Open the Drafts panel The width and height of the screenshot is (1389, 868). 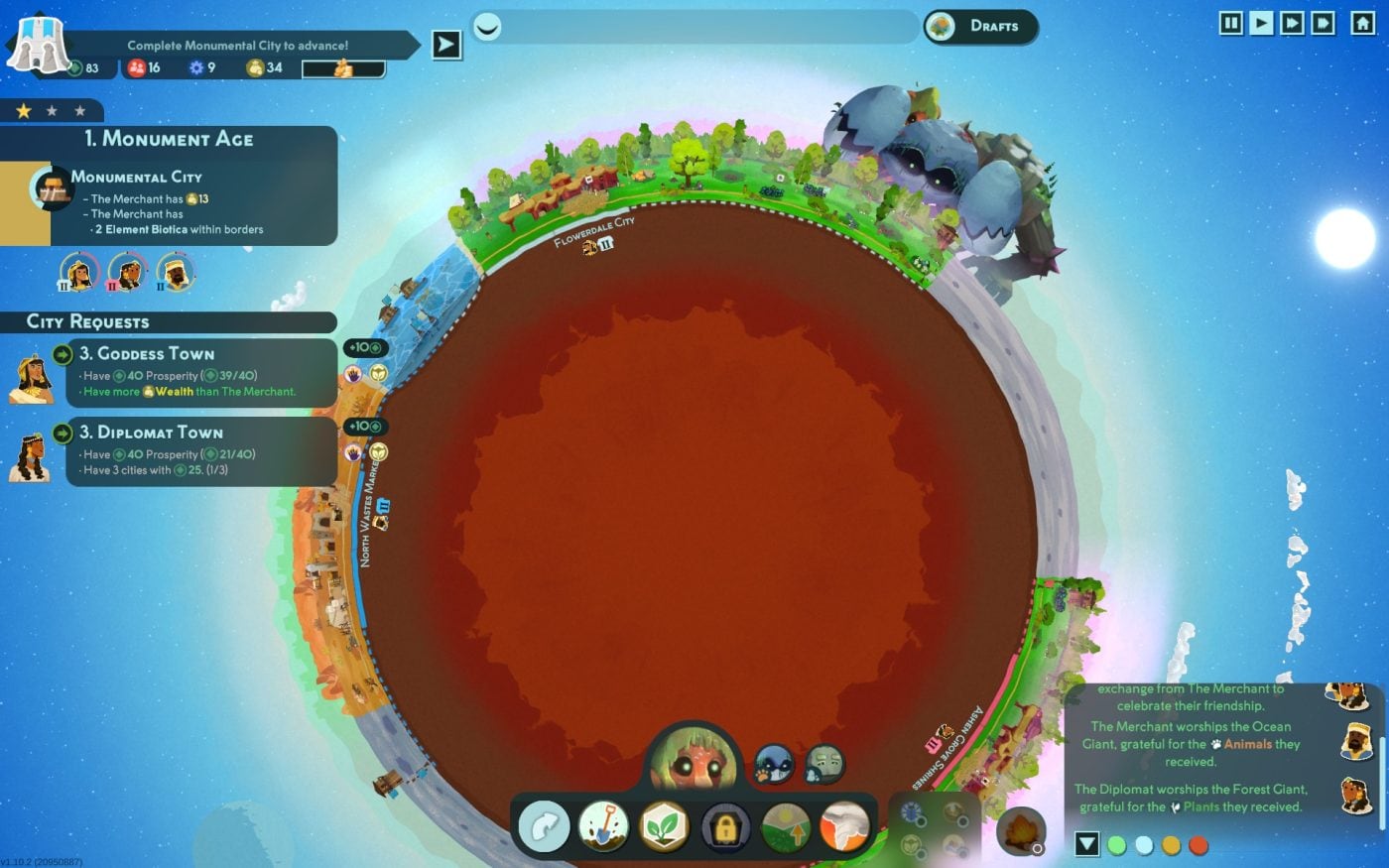[x=980, y=27]
